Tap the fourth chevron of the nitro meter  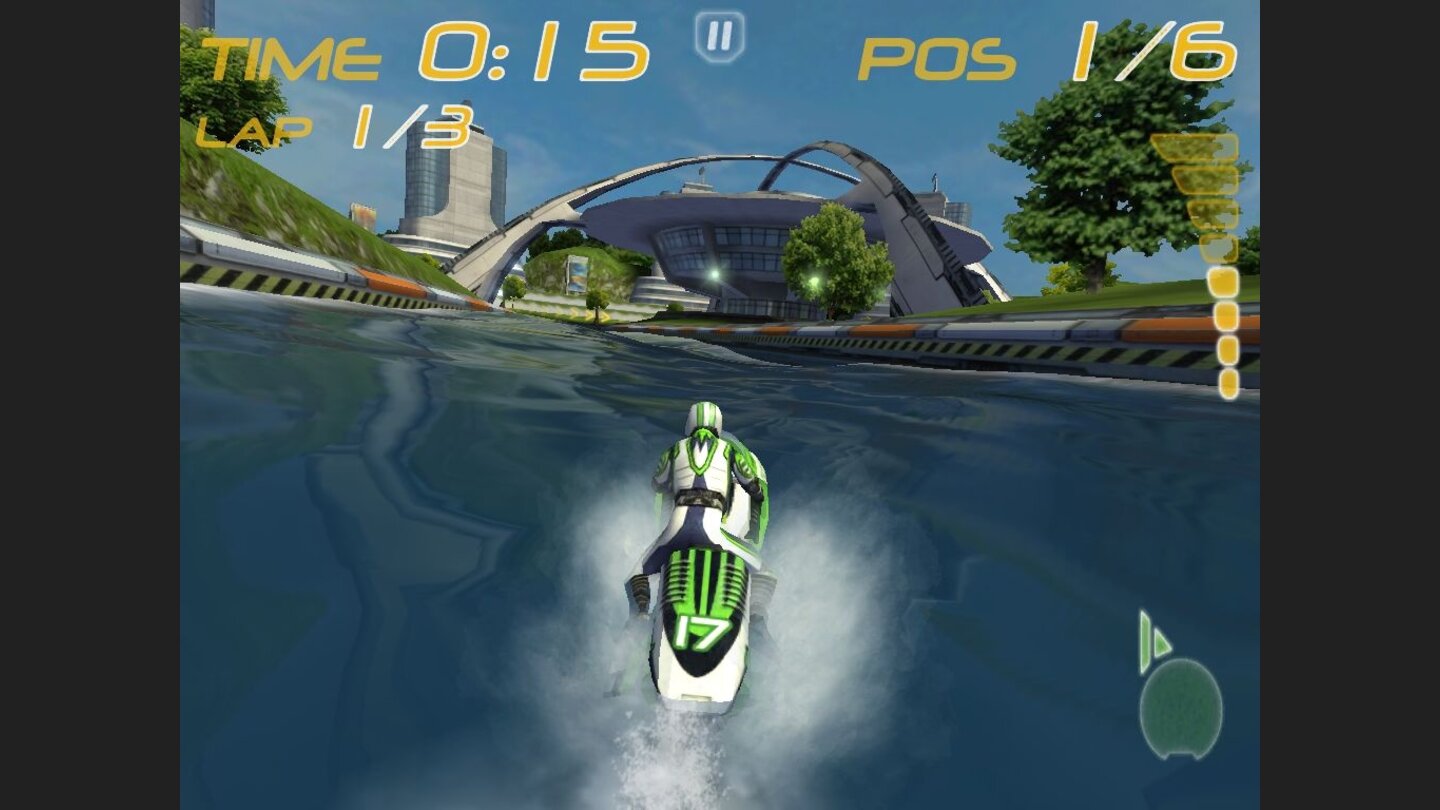pos(1211,246)
